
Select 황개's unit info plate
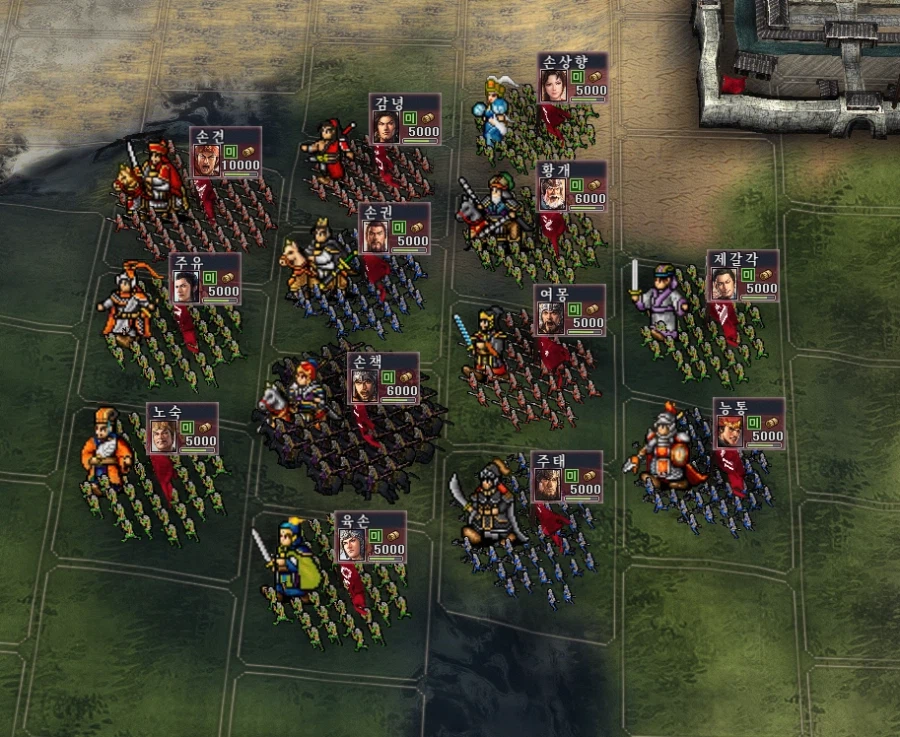(571, 186)
